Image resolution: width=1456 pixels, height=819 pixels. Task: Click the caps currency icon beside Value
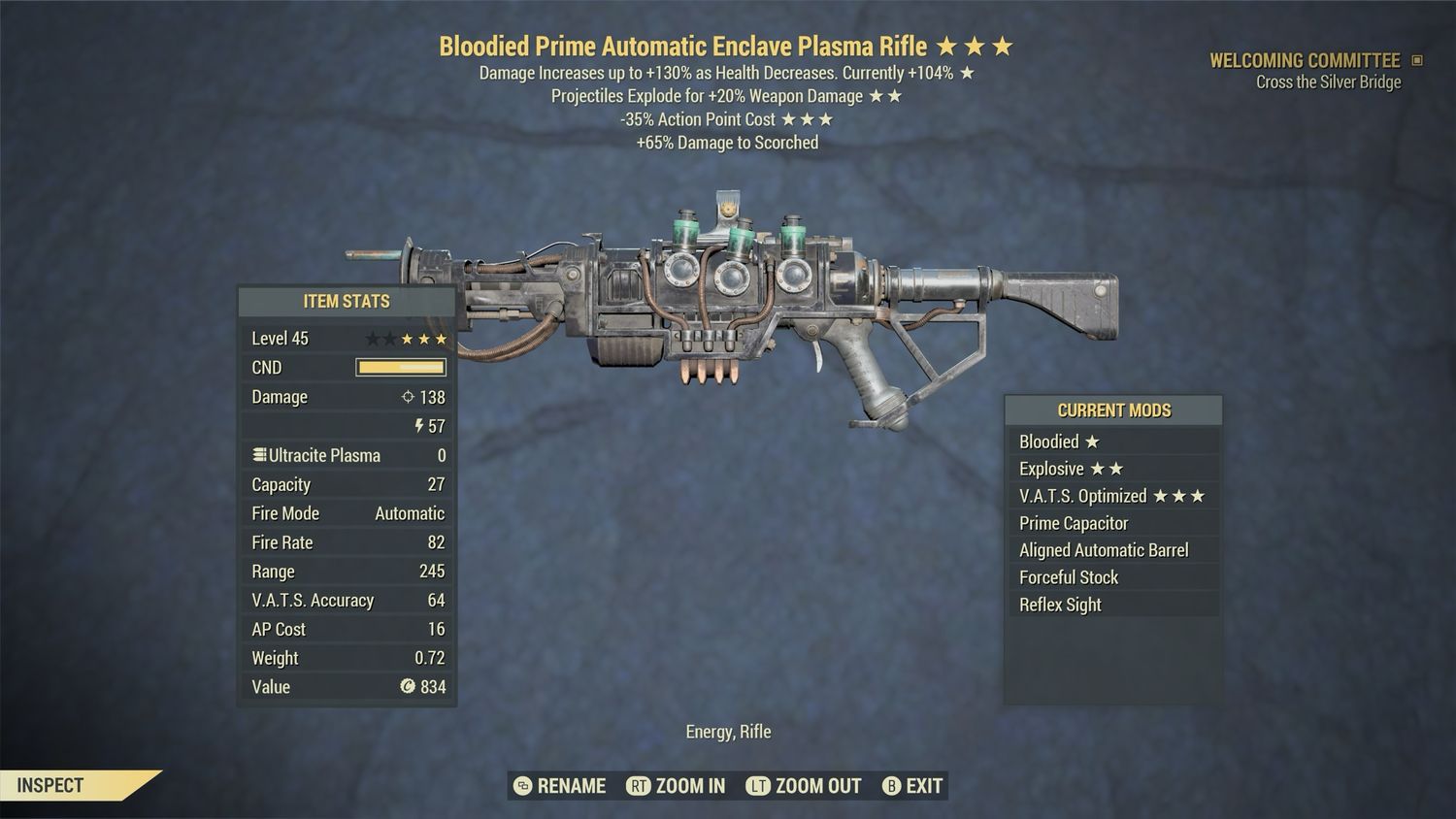point(409,687)
